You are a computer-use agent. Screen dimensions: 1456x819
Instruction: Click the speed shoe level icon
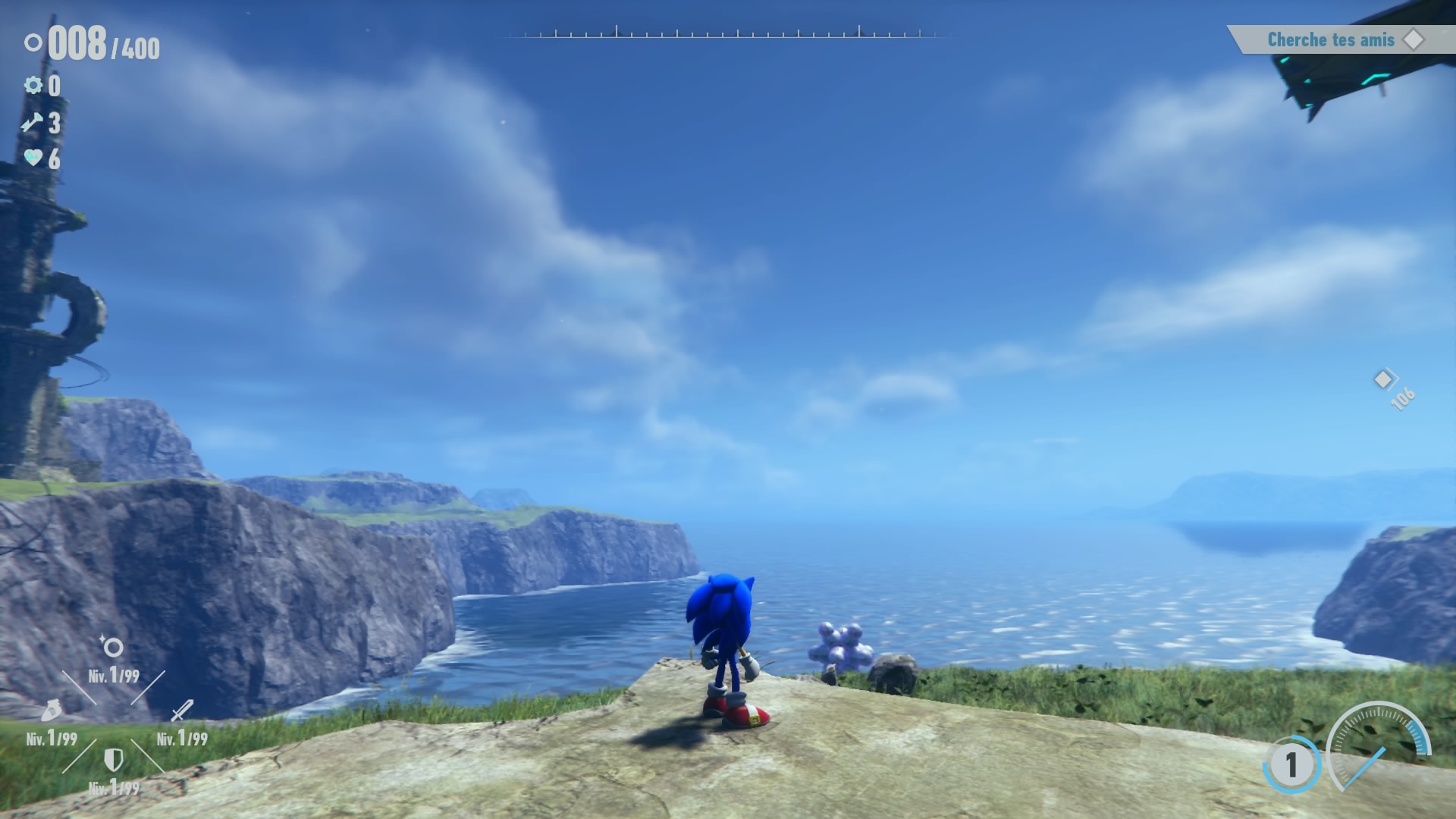pyautogui.click(x=51, y=711)
